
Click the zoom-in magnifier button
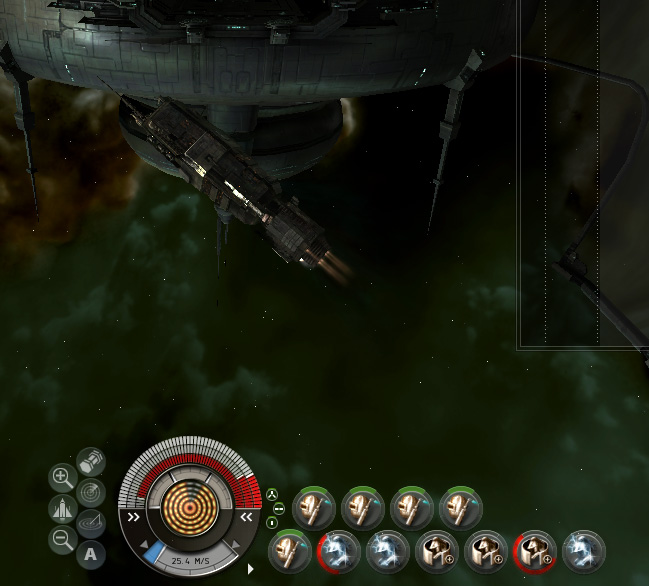tap(62, 478)
